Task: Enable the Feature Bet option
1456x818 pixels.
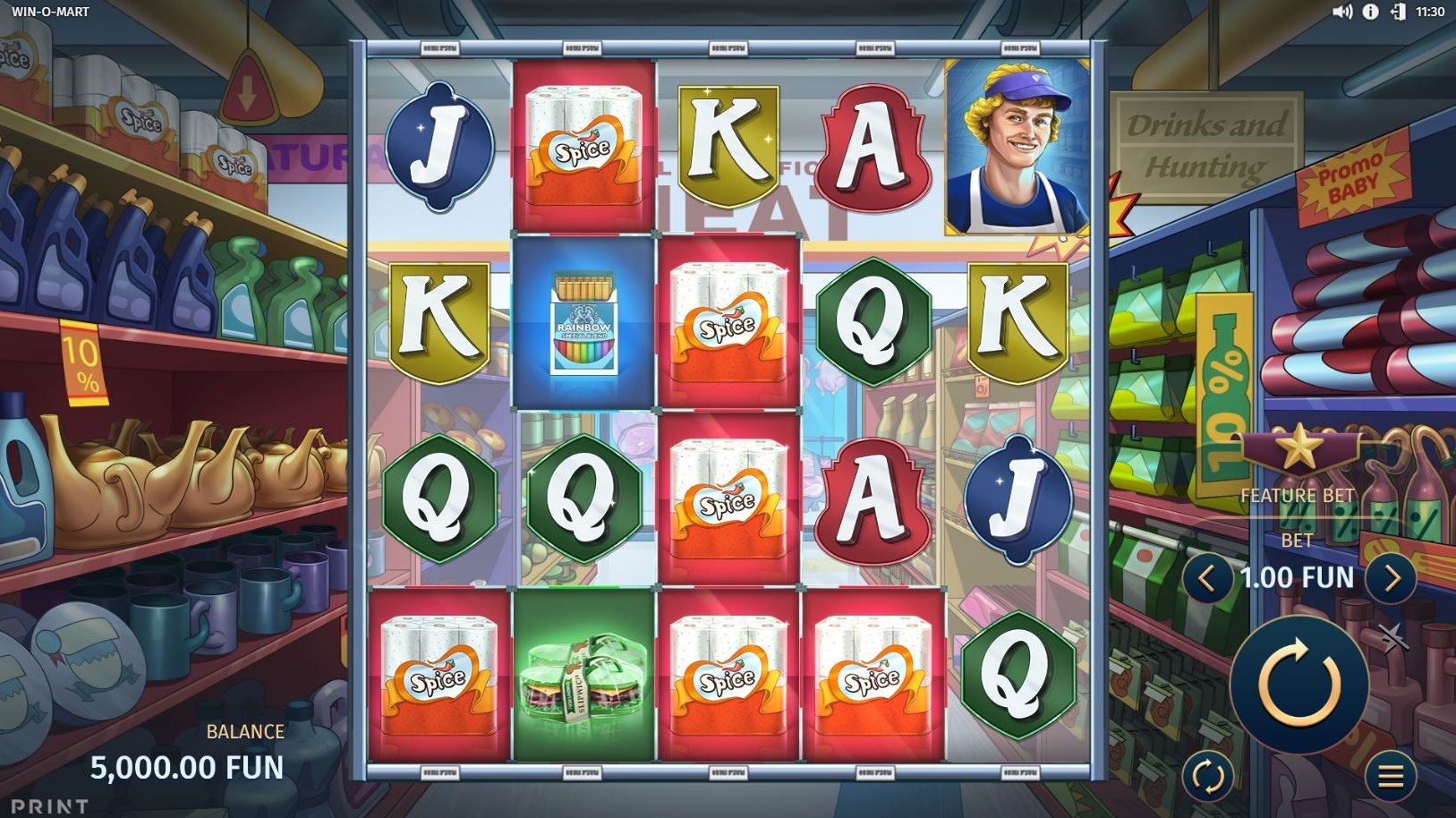Action: pos(1298,495)
